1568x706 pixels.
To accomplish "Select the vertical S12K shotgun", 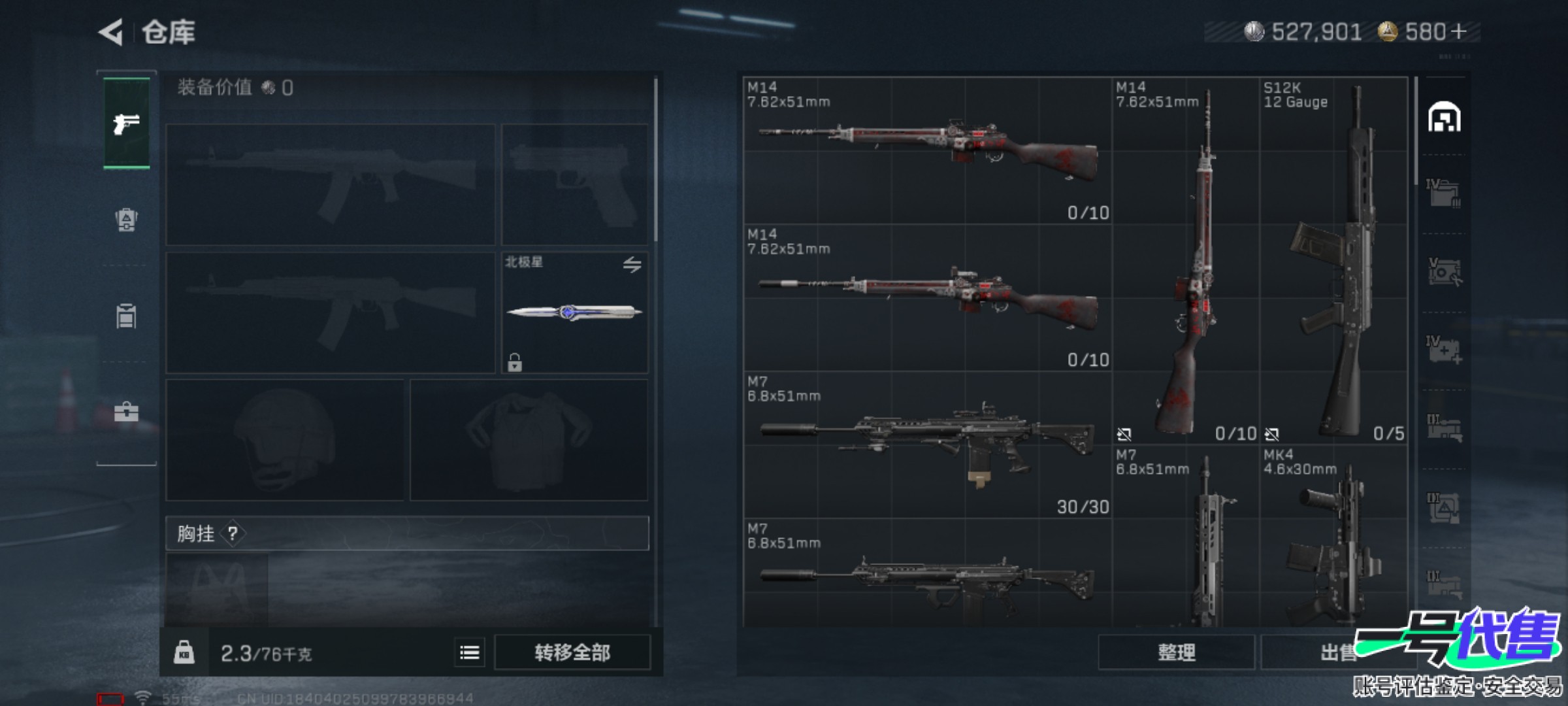I will click(x=1333, y=261).
